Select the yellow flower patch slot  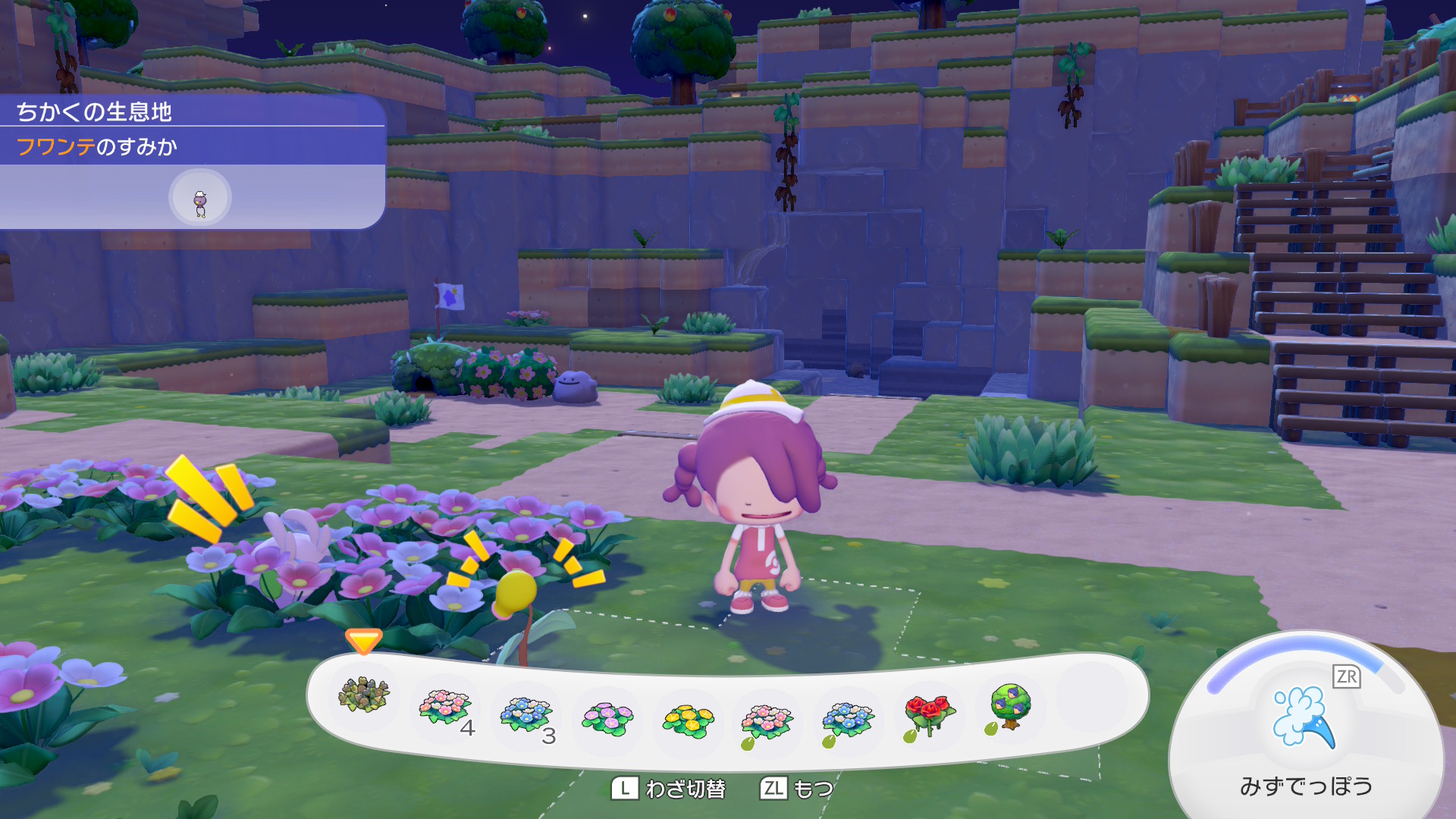click(x=688, y=720)
